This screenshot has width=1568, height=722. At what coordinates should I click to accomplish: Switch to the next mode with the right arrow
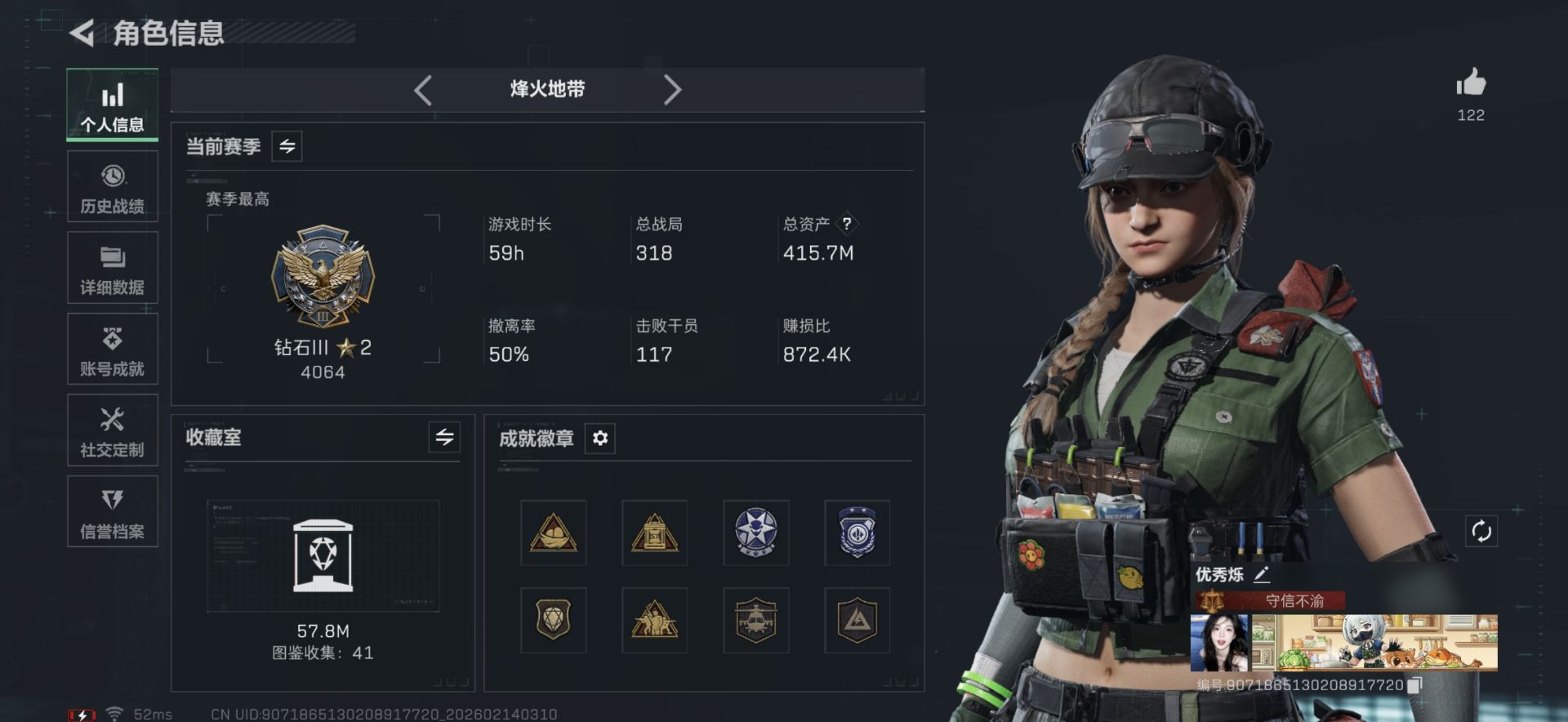click(x=671, y=90)
